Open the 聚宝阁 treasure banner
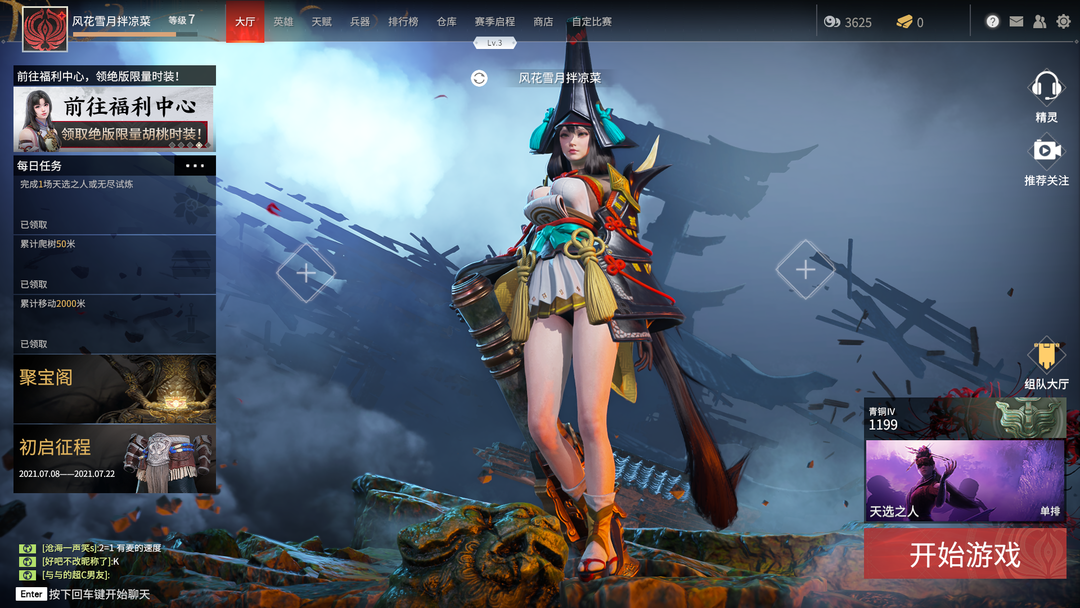The image size is (1080, 608). pyautogui.click(x=114, y=388)
